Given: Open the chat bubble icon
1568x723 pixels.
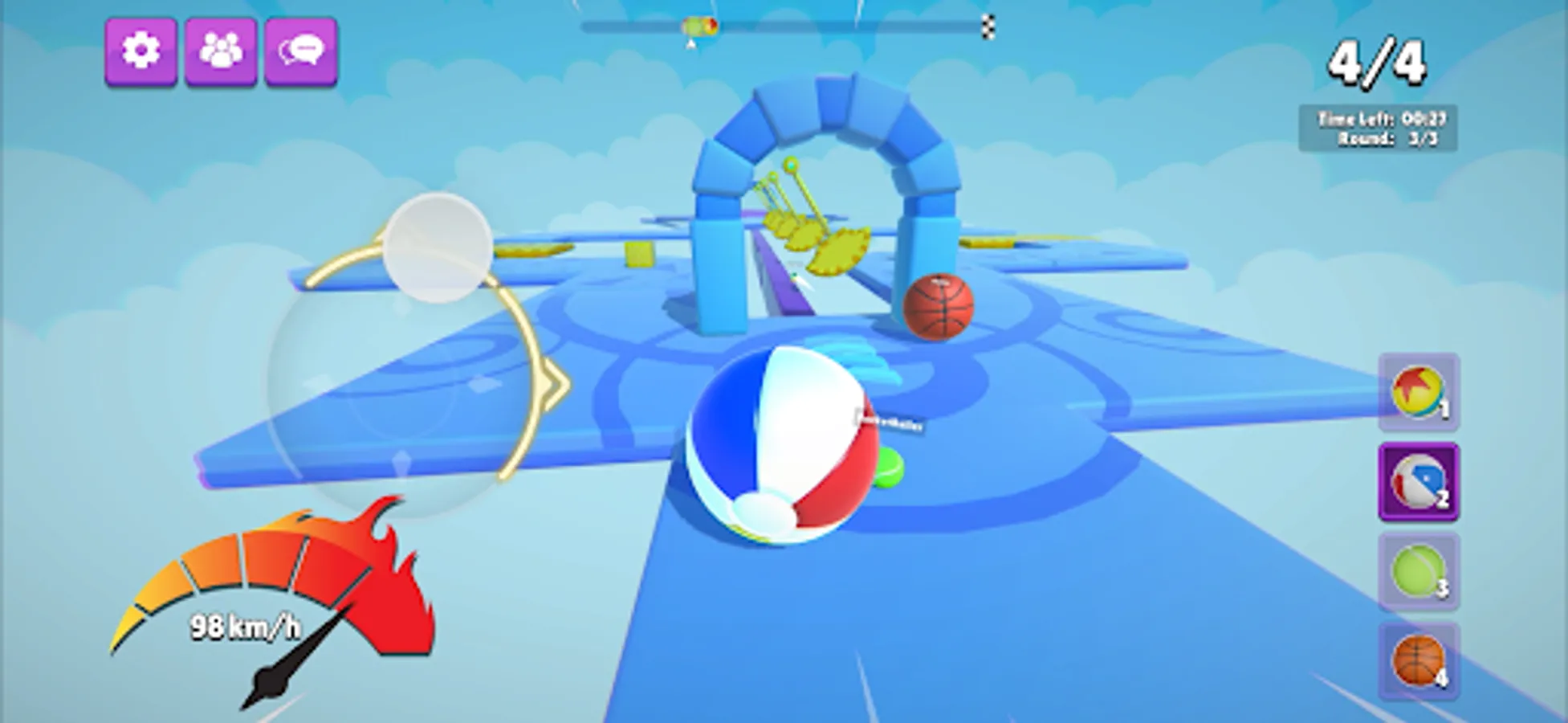Looking at the screenshot, I should point(301,51).
